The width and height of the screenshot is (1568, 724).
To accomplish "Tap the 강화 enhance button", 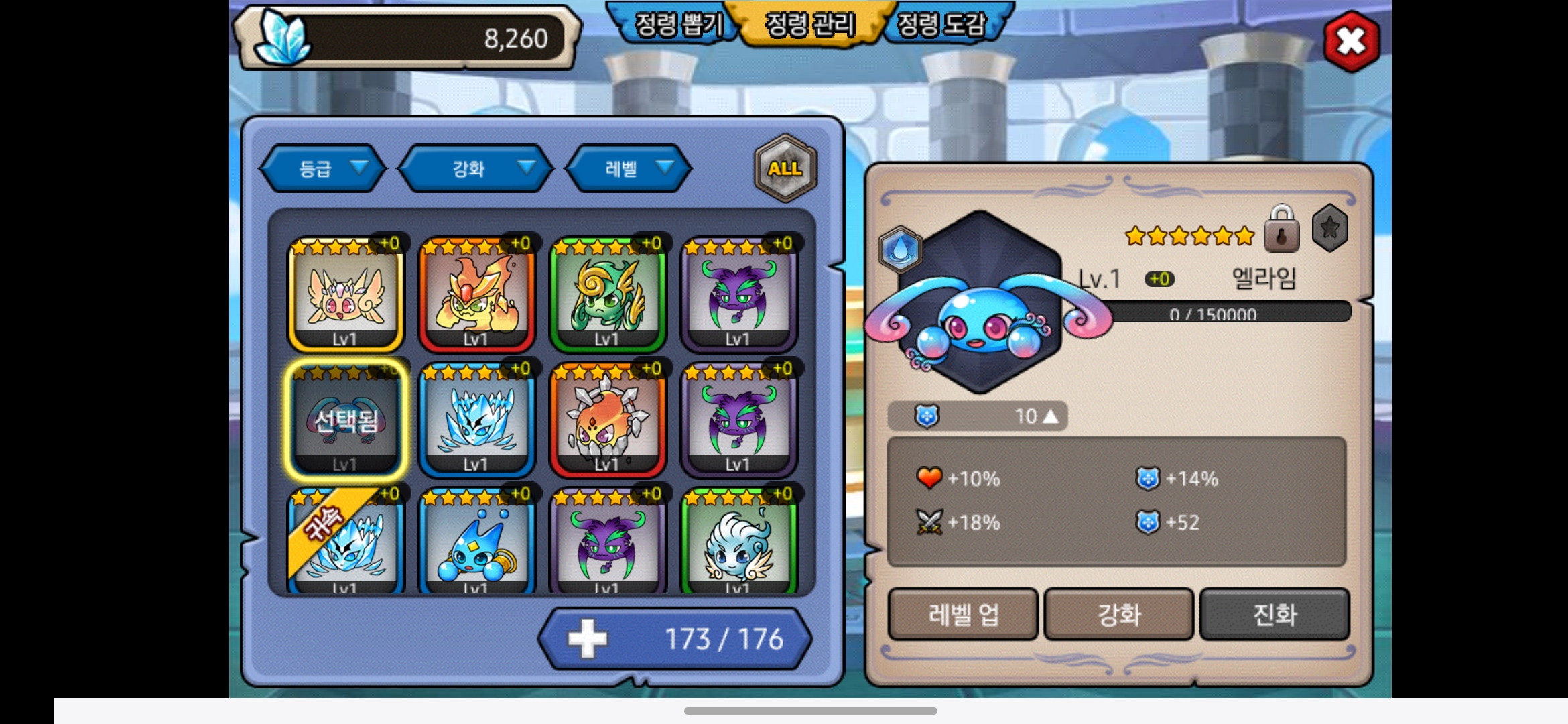I will click(x=1119, y=614).
